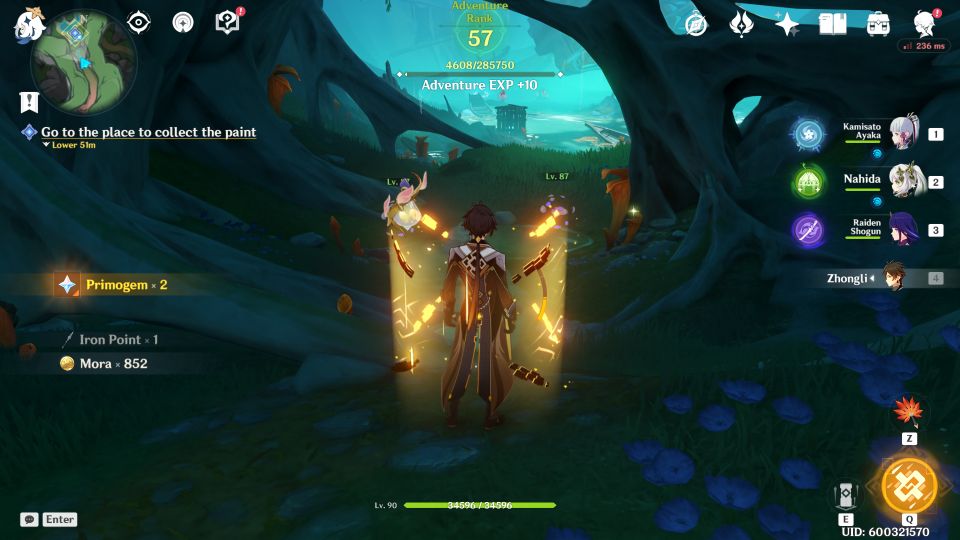The width and height of the screenshot is (960, 540).
Task: Open the Wish four-pointed star icon
Action: point(787,24)
